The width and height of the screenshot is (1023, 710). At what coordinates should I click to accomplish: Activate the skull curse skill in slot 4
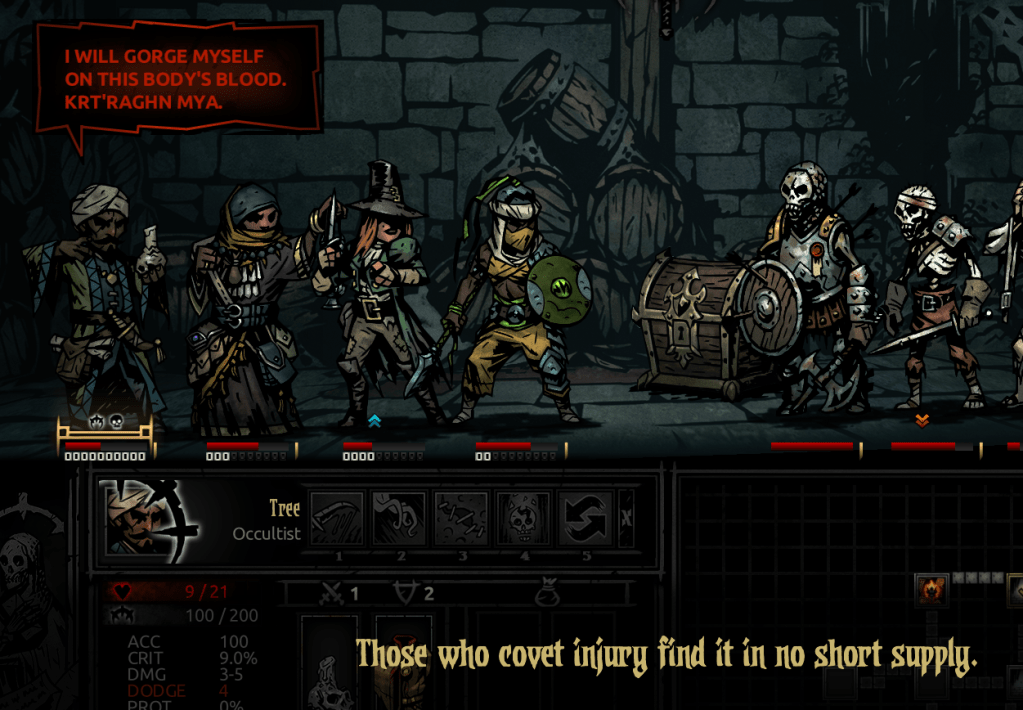523,518
